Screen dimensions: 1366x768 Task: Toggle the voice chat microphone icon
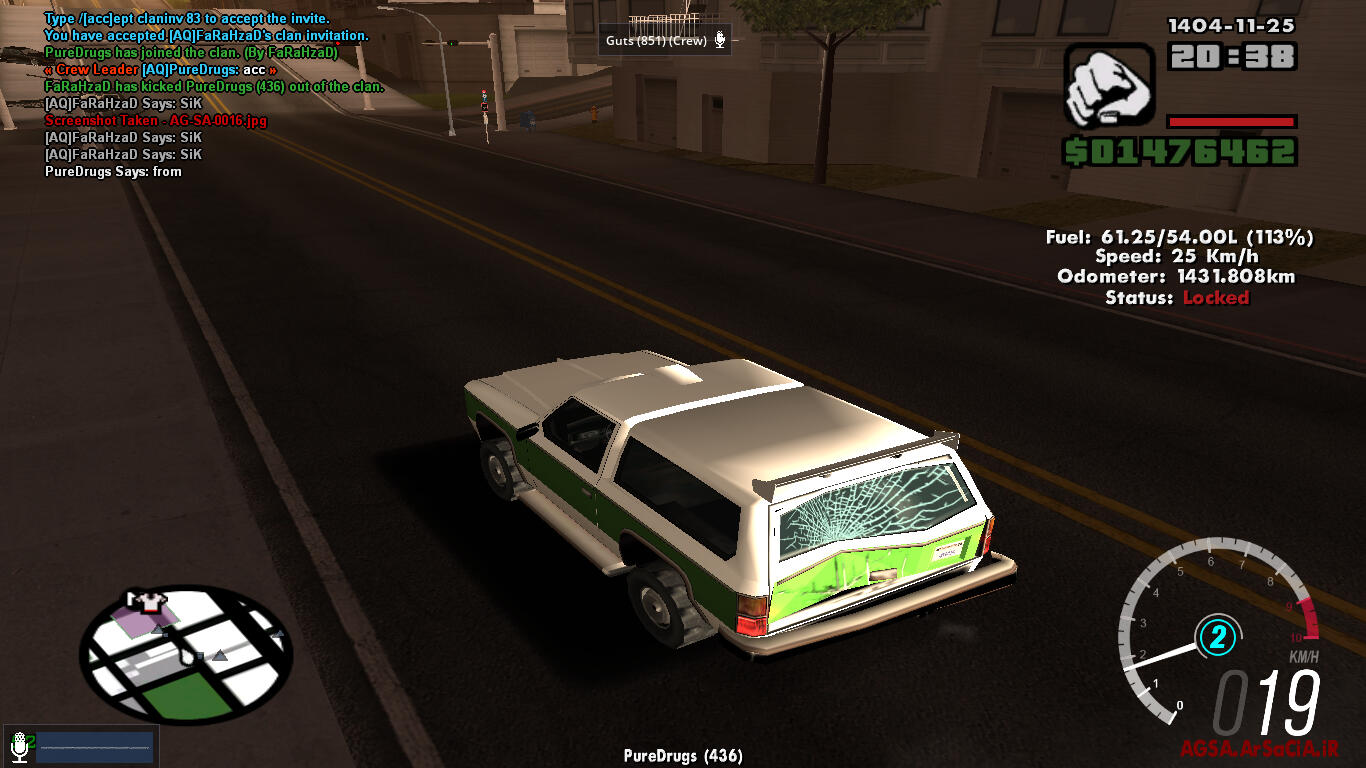point(18,746)
